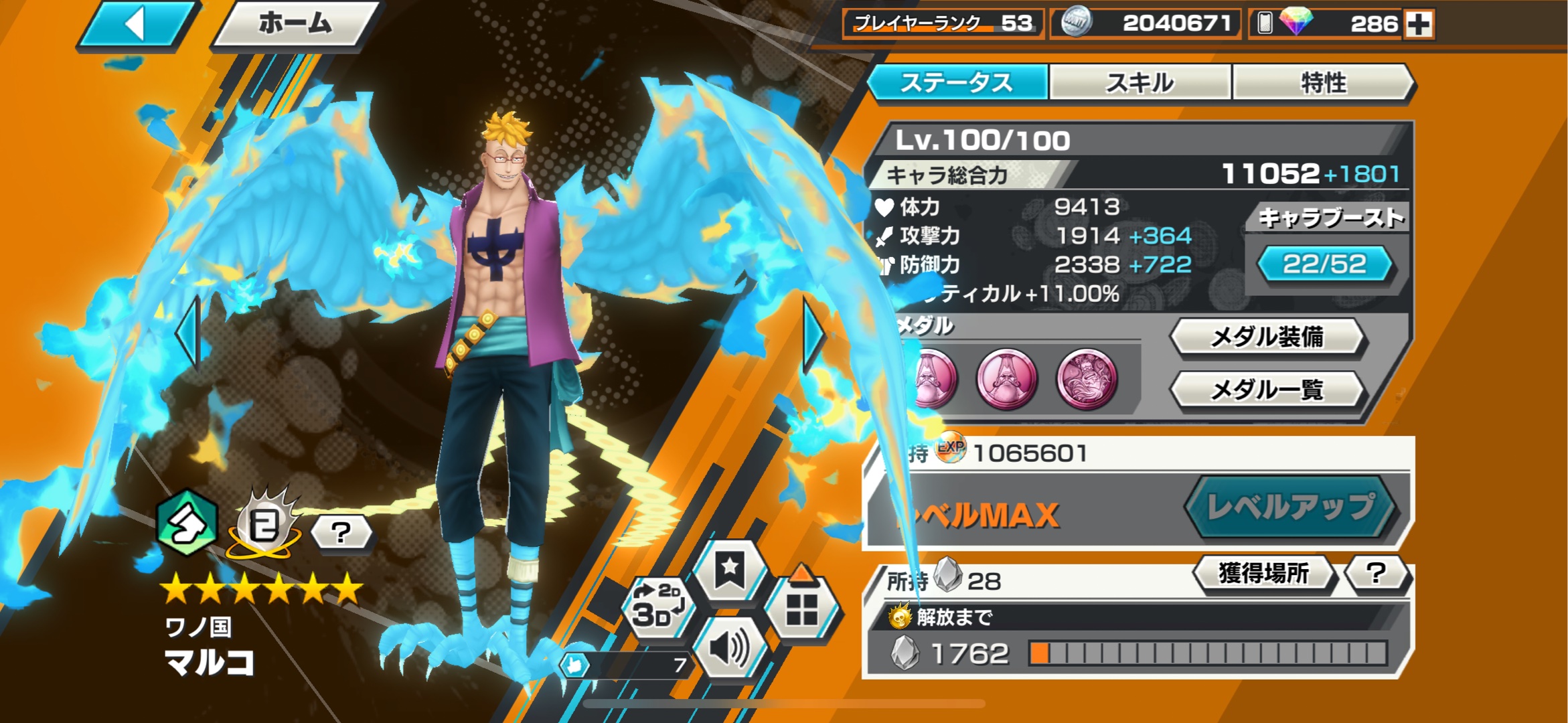Open the question mark beside the character badges

pyautogui.click(x=341, y=533)
